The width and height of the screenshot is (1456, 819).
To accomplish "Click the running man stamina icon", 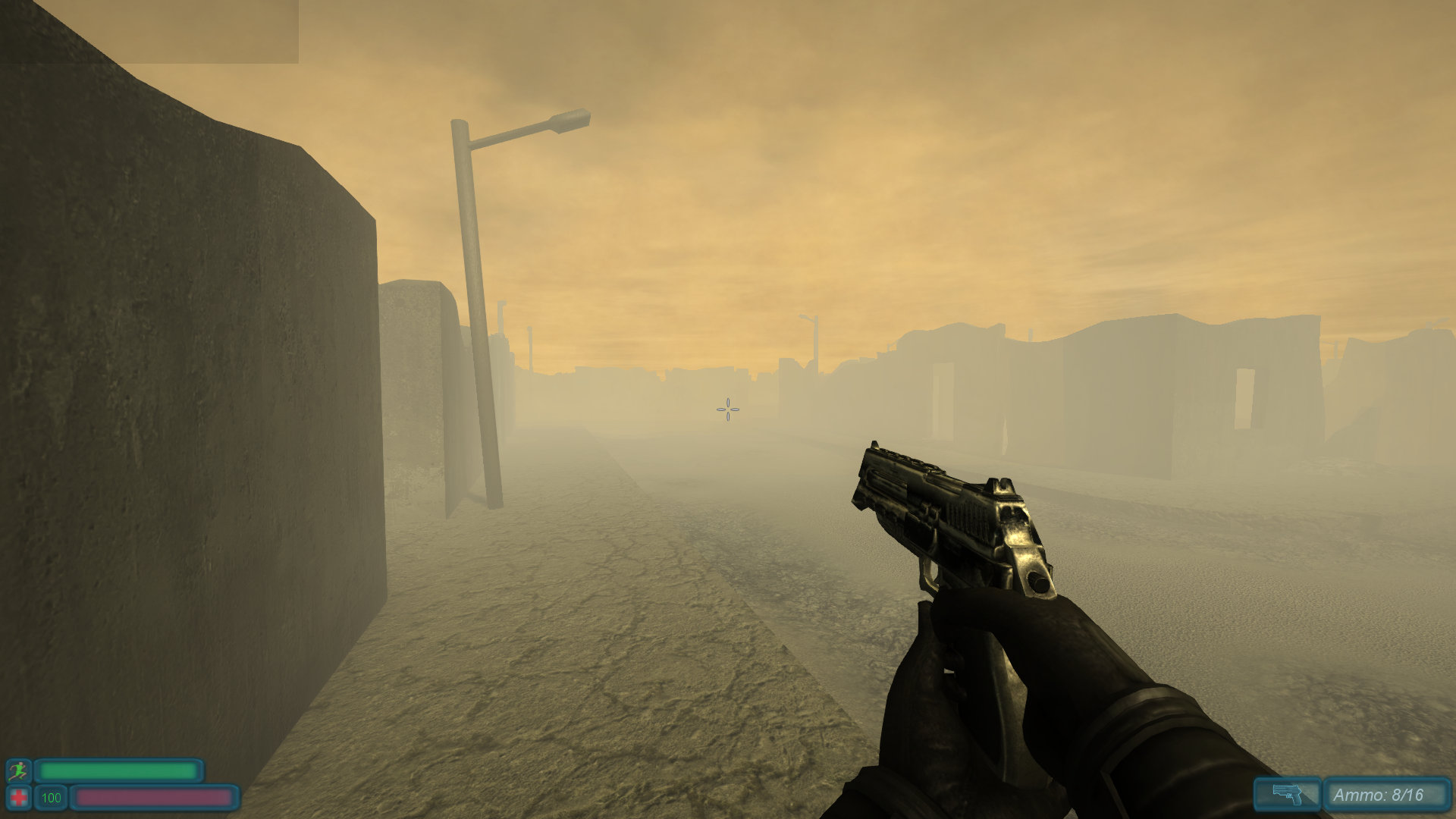I will (19, 771).
